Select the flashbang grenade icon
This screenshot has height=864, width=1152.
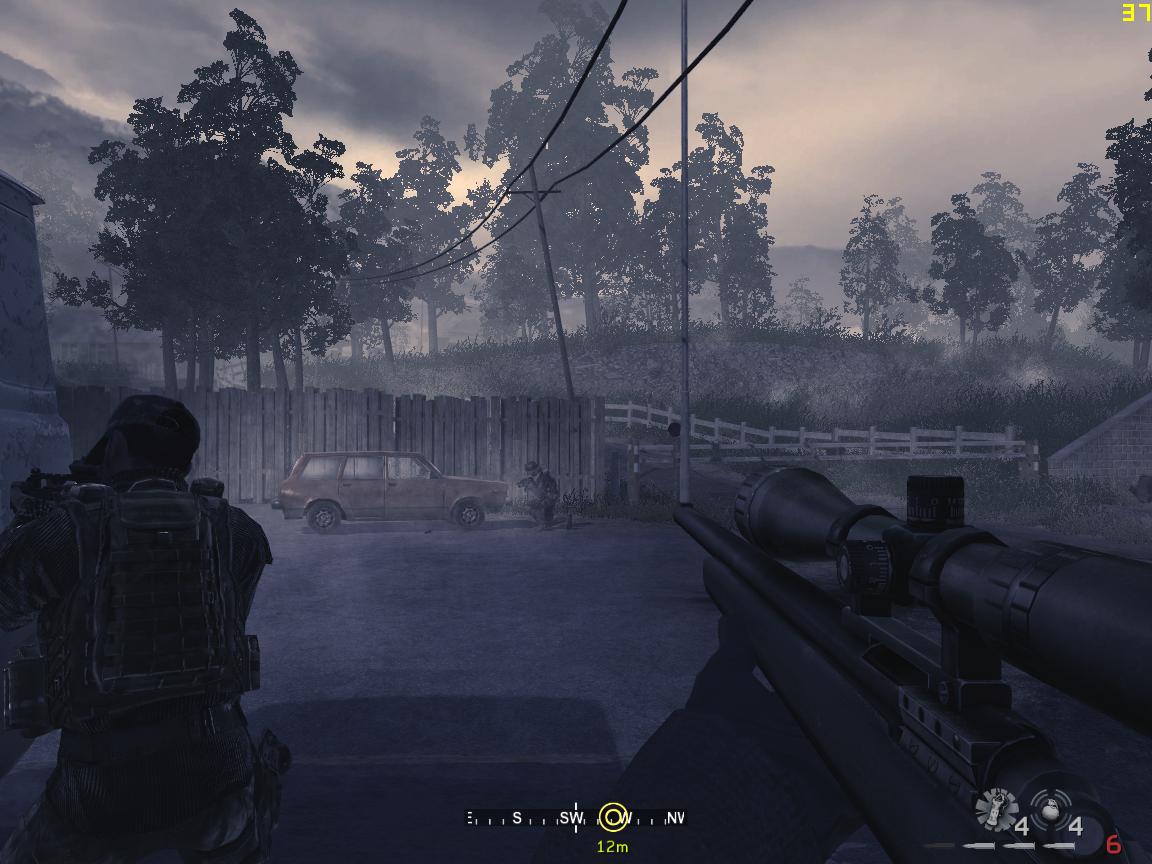tap(995, 809)
